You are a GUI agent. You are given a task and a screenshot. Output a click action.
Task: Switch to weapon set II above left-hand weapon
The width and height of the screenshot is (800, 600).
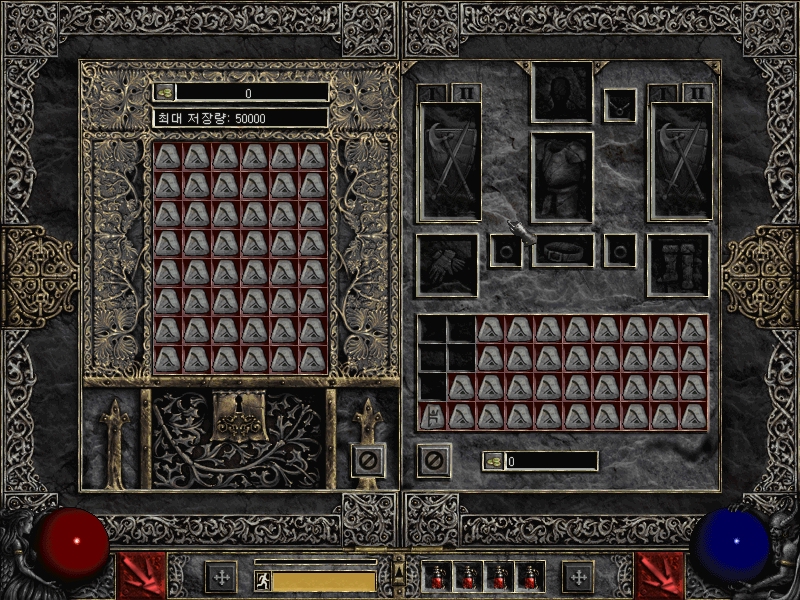tap(466, 92)
